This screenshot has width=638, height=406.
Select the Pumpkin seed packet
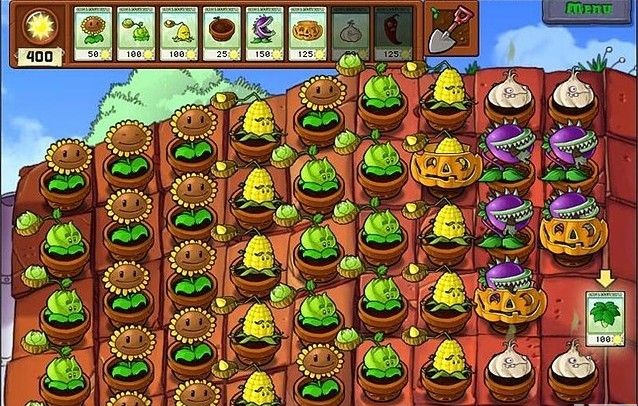pyautogui.click(x=307, y=34)
